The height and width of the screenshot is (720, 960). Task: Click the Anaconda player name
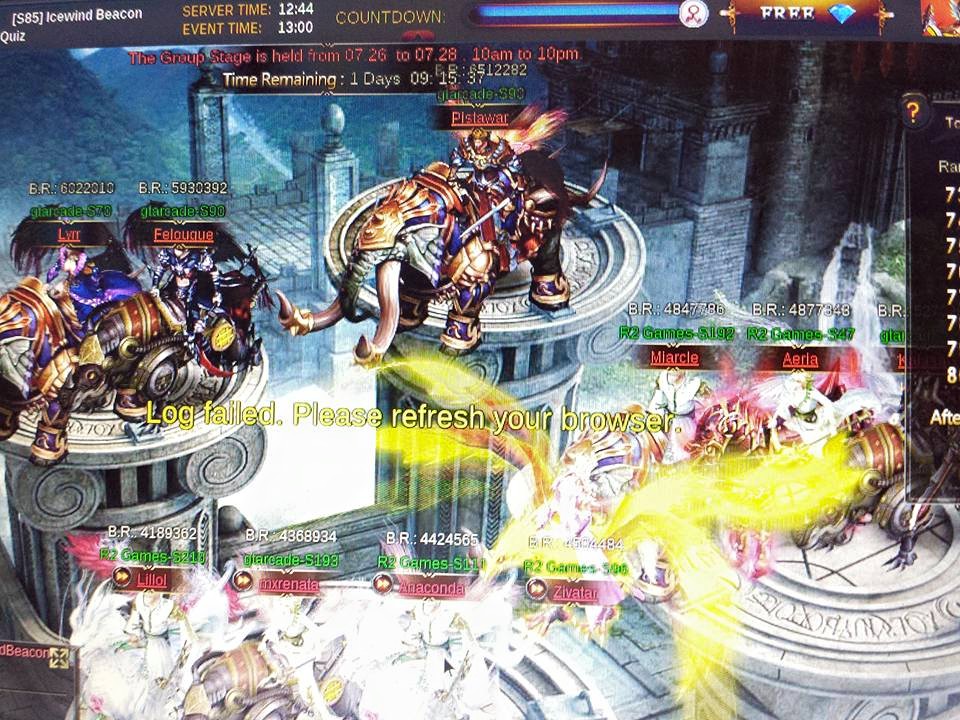pos(432,588)
